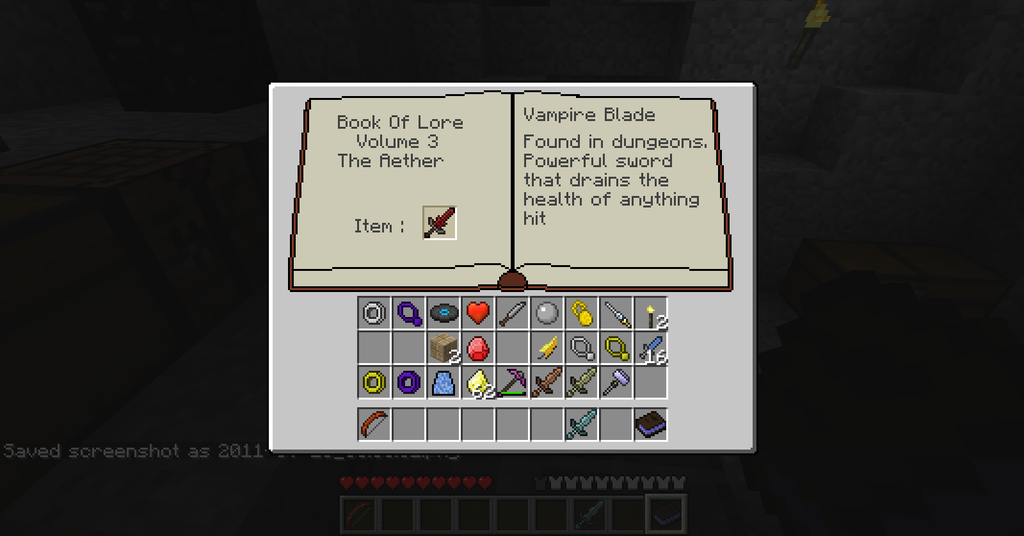Select the blue dart stack of sixteen
Viewport: 1024px width, 536px height.
651,348
